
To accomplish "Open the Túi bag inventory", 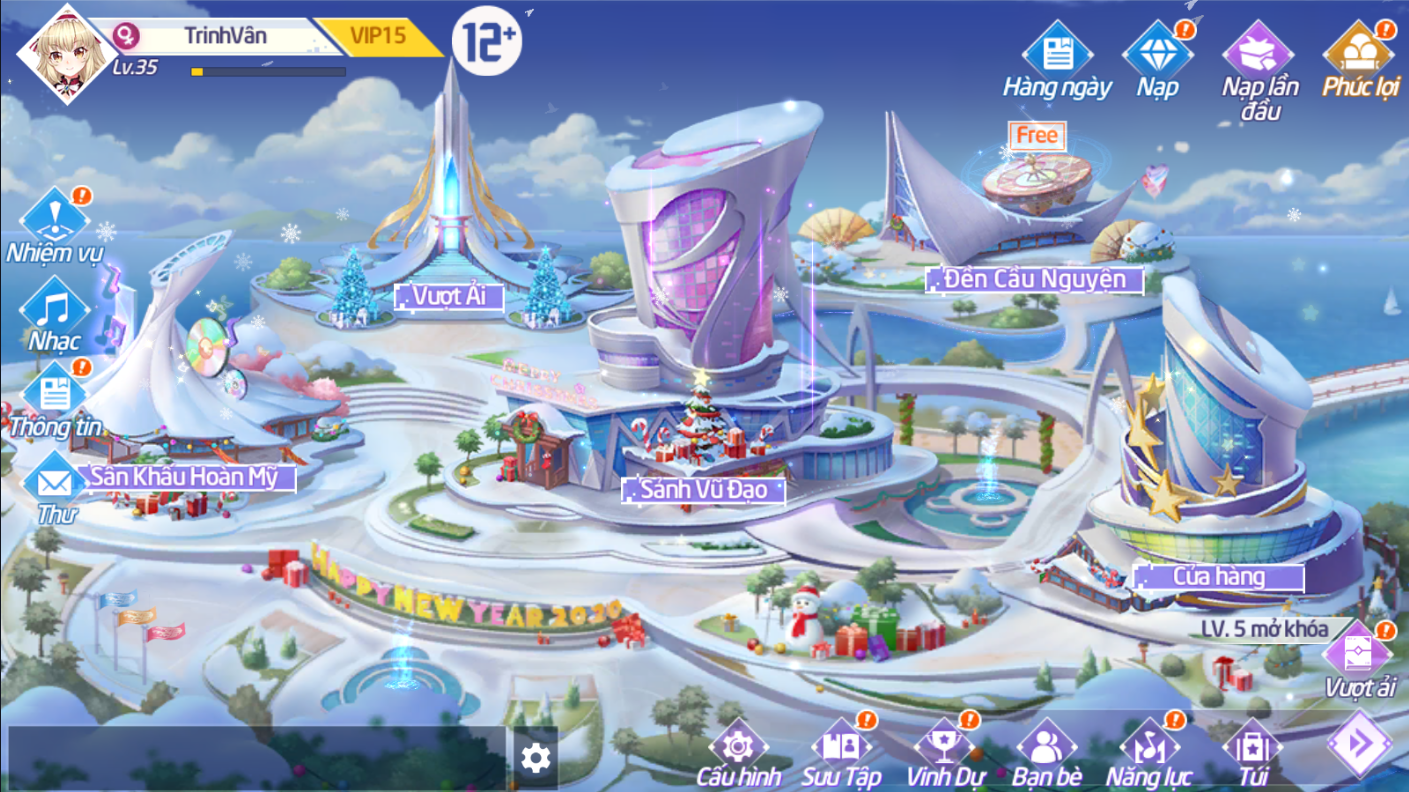I will 1251,750.
